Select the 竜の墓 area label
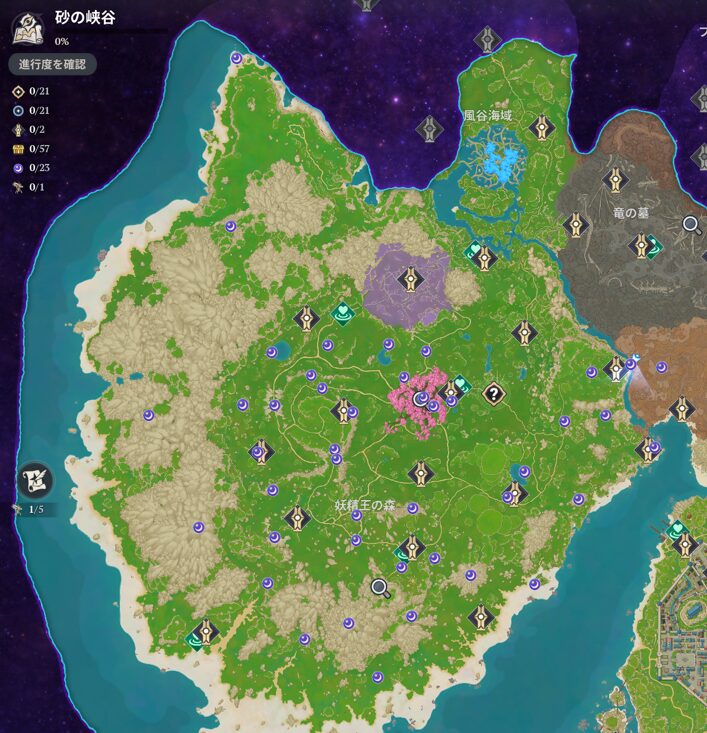 tap(631, 213)
